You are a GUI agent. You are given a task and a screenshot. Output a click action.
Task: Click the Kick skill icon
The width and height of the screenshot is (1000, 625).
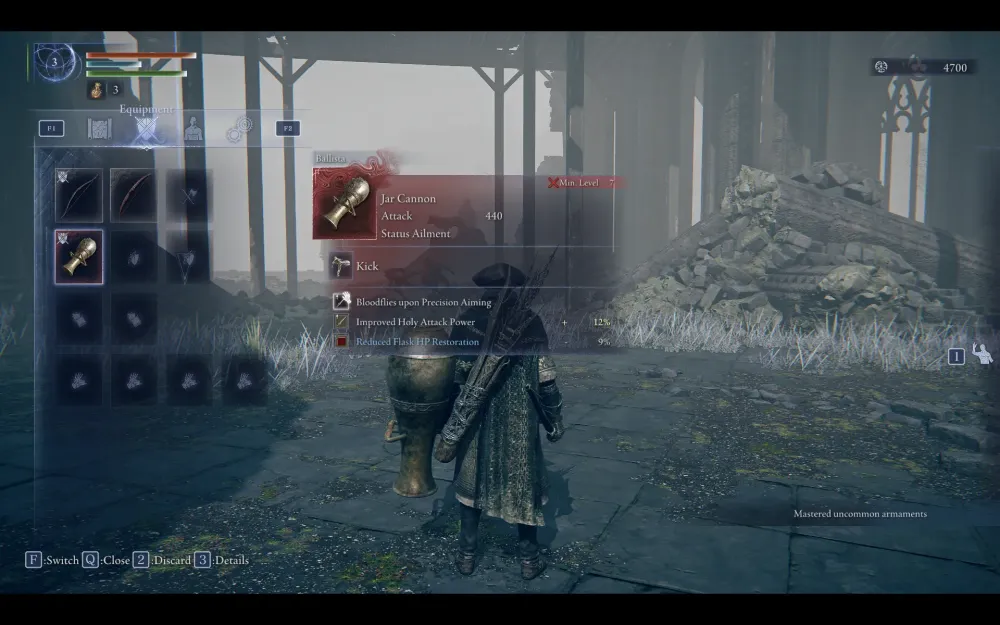pyautogui.click(x=341, y=266)
